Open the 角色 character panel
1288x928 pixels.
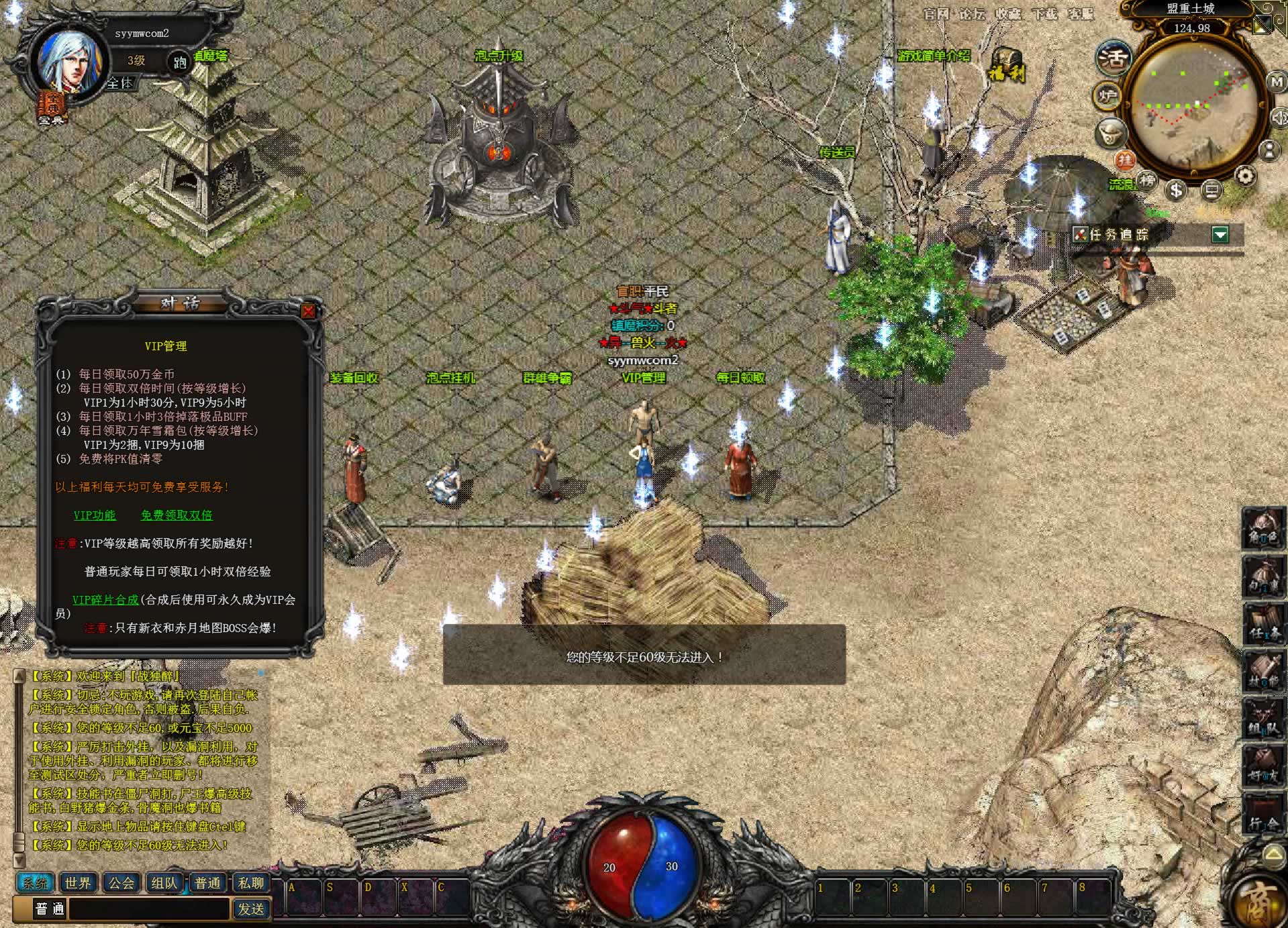[1263, 530]
